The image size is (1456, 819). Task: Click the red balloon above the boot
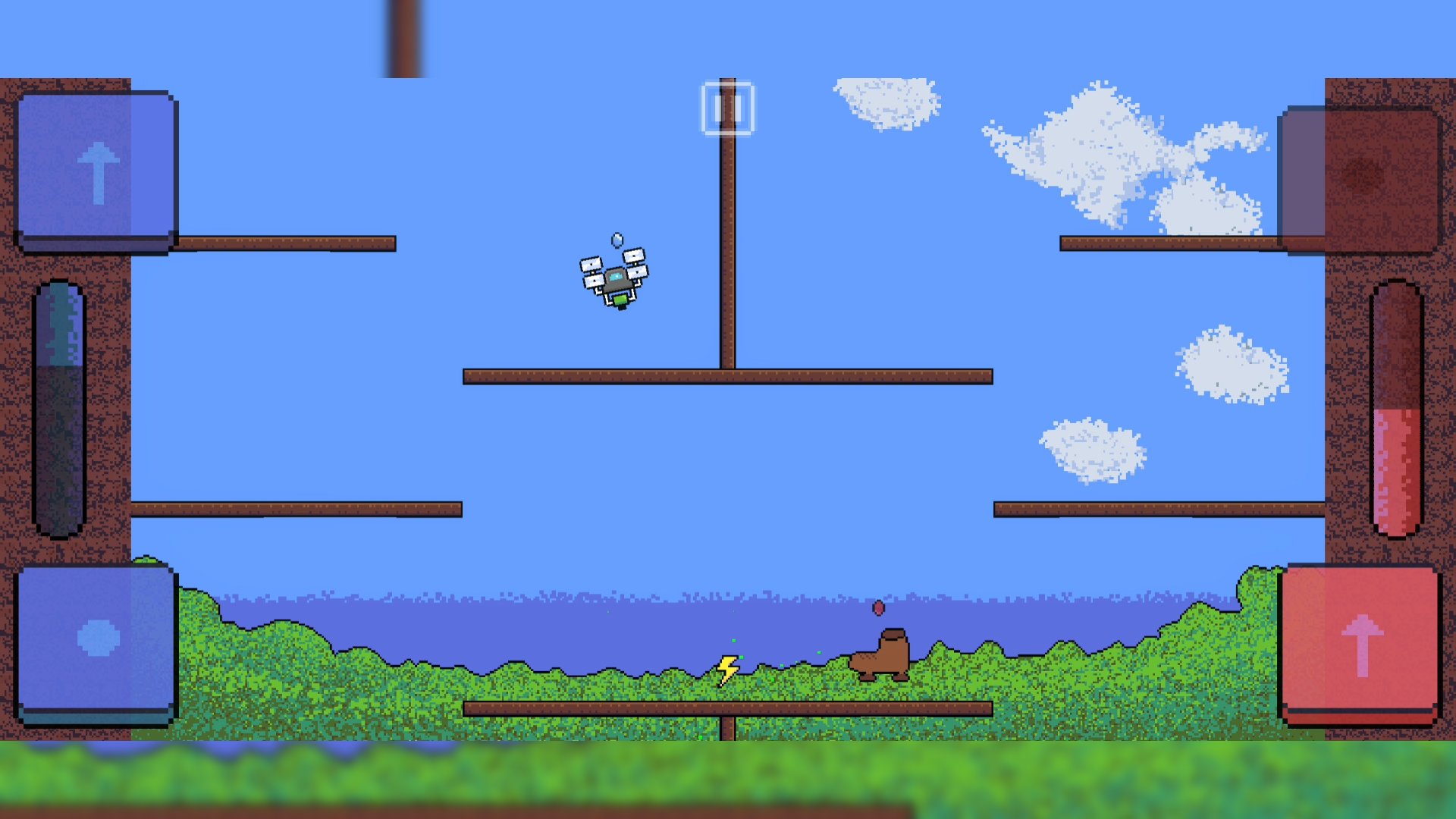878,608
